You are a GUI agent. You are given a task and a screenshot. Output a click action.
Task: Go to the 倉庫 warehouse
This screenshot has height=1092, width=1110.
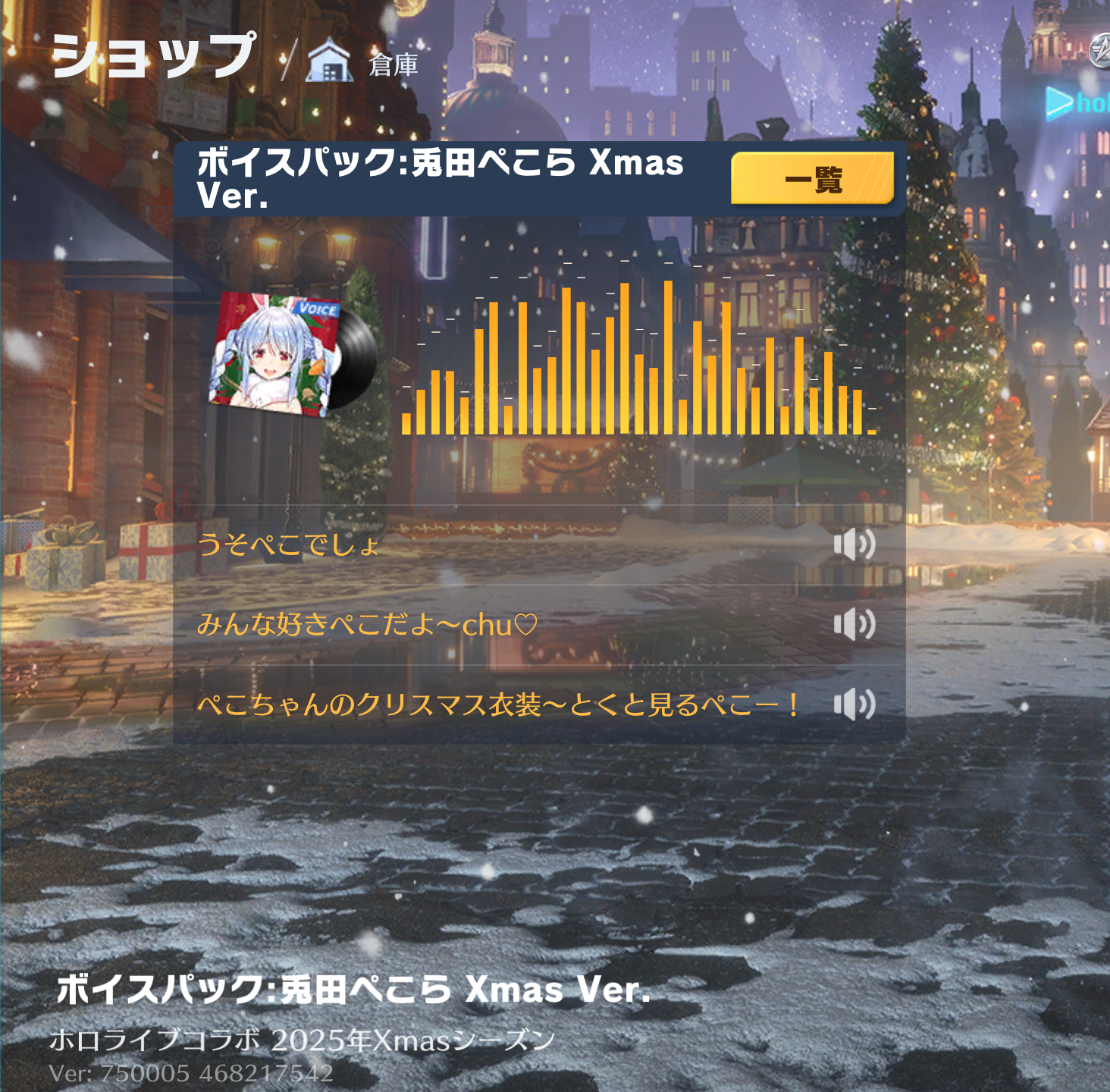point(363,63)
